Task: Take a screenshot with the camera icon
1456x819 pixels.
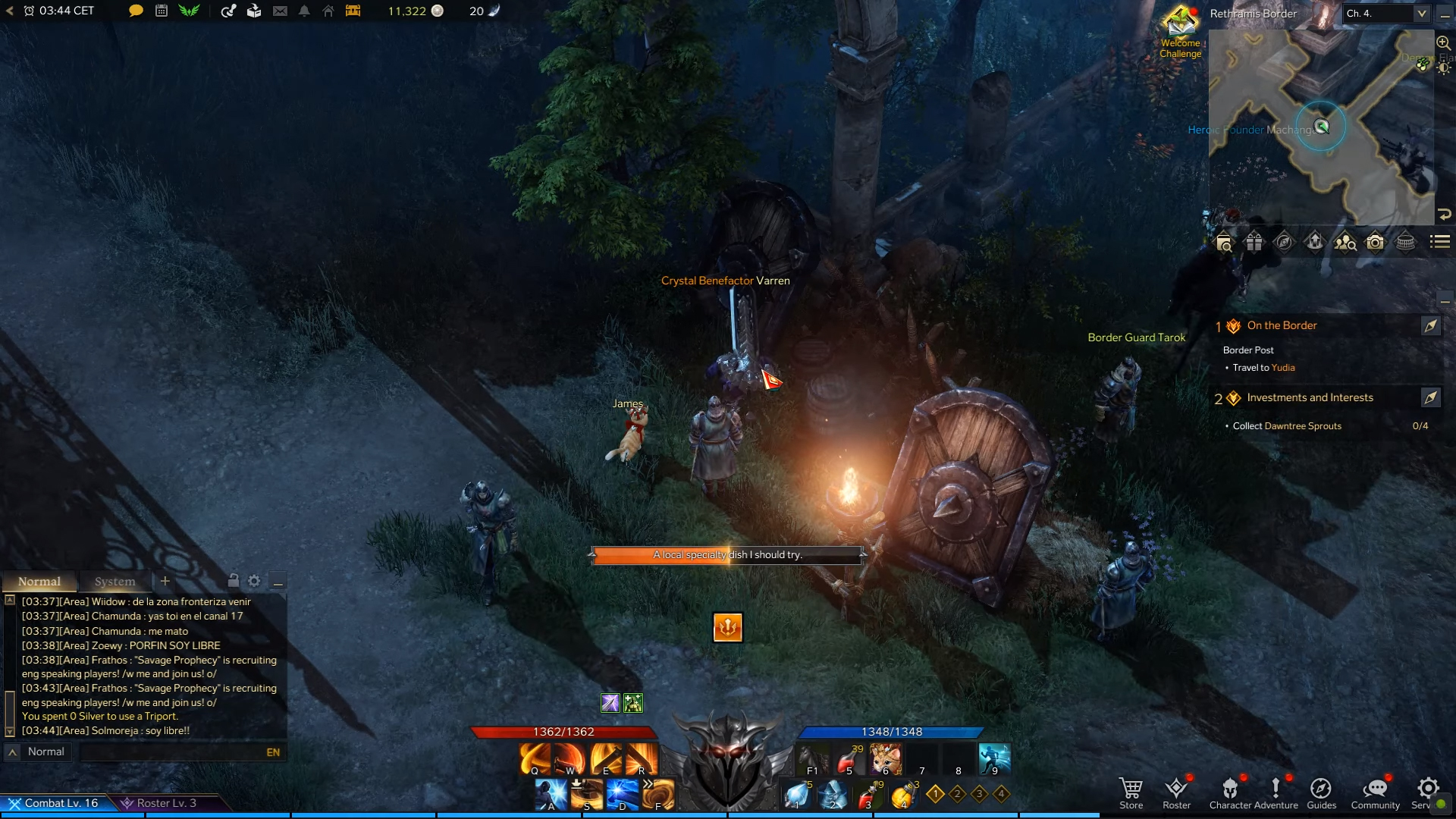Action: point(1376,242)
